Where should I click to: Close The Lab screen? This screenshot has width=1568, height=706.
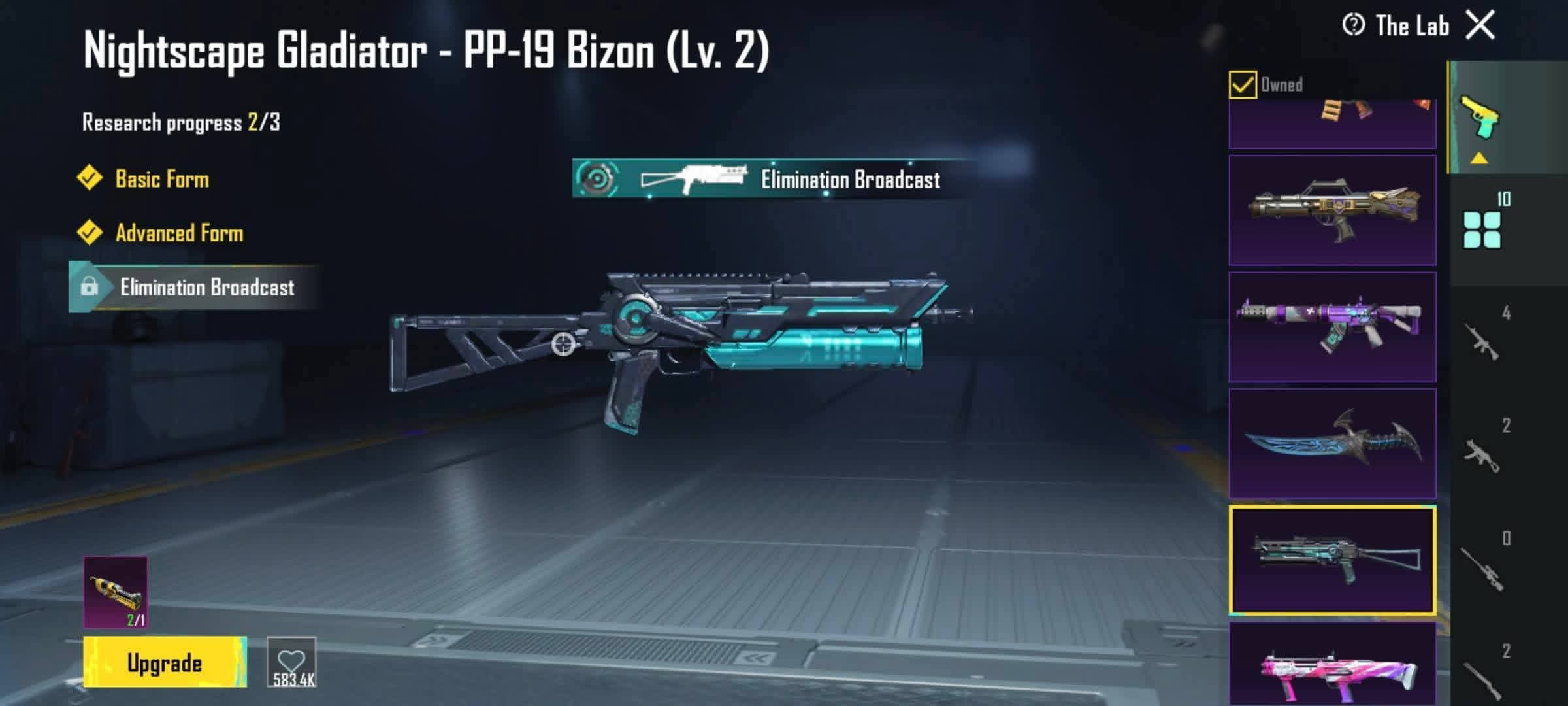tap(1480, 26)
